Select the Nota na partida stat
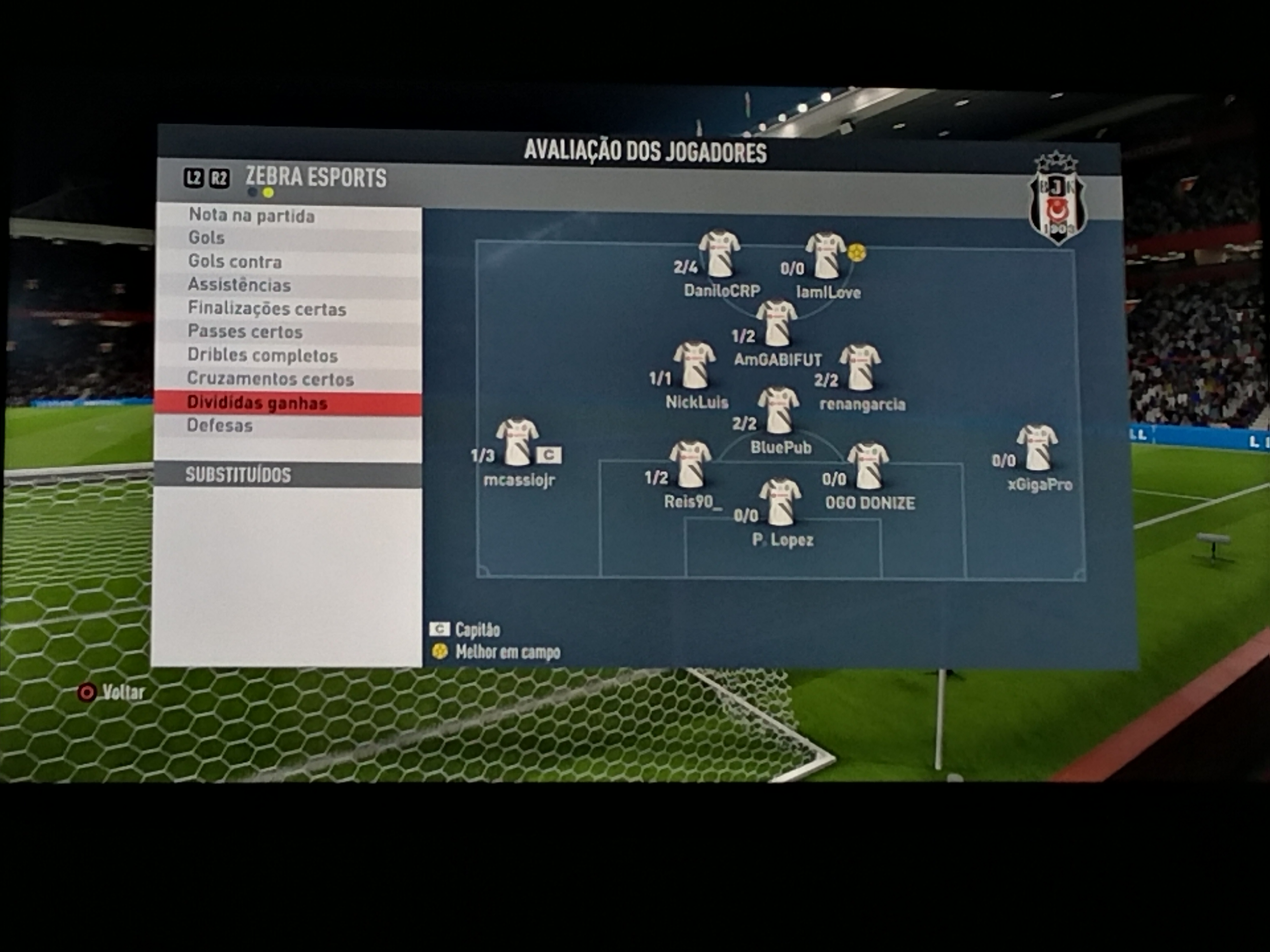 point(251,216)
